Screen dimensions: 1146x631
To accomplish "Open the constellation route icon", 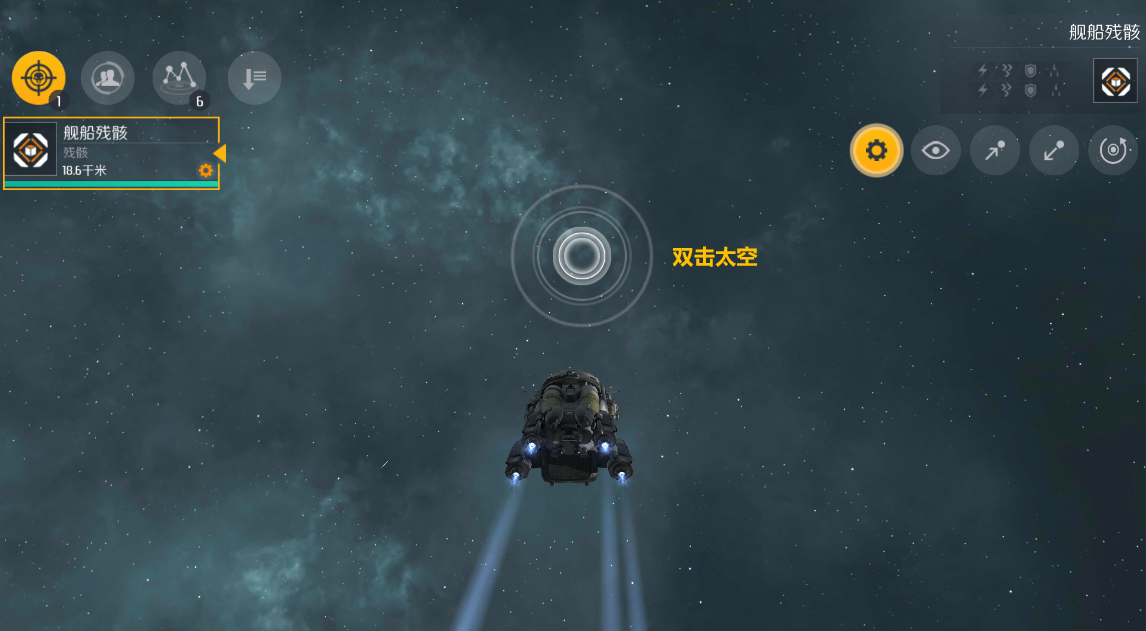I will click(179, 77).
